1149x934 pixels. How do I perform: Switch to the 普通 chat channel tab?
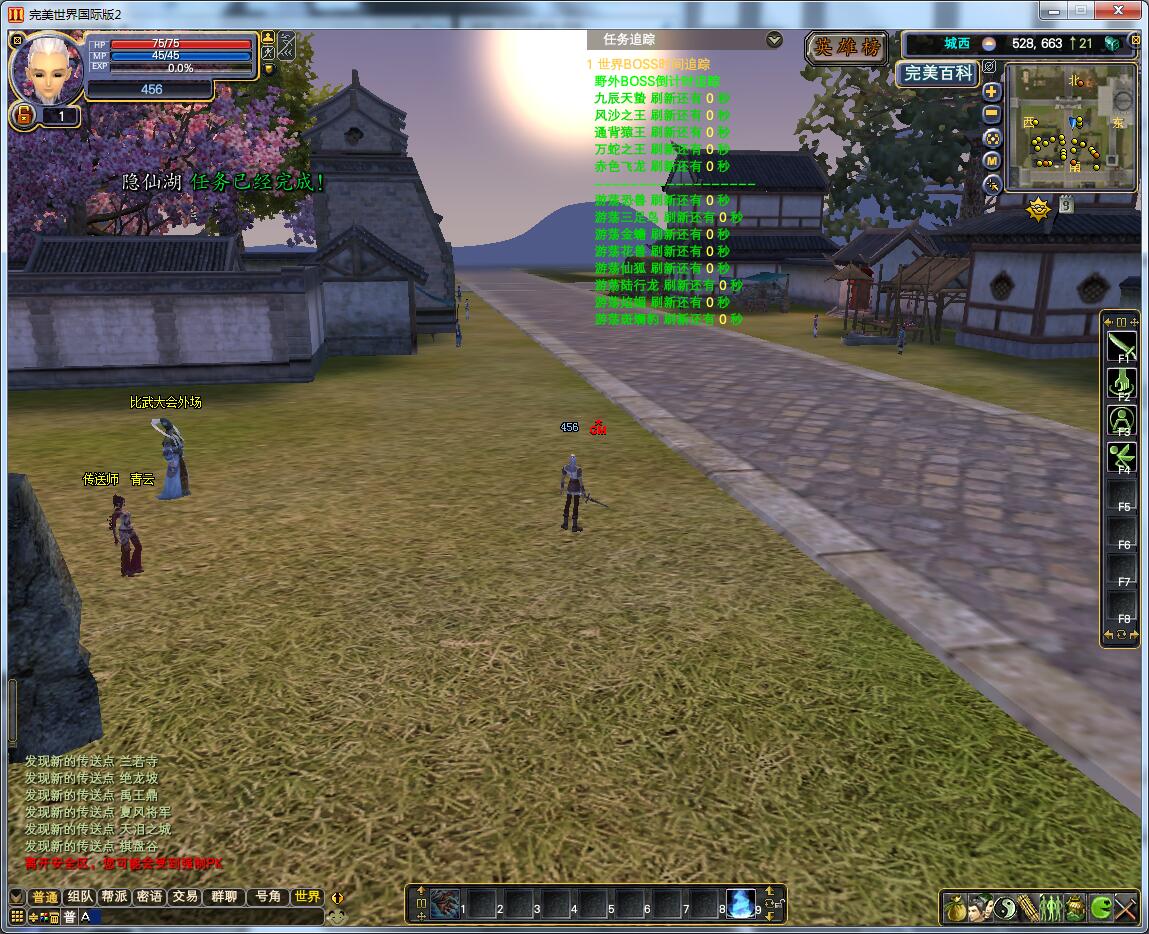tap(45, 897)
